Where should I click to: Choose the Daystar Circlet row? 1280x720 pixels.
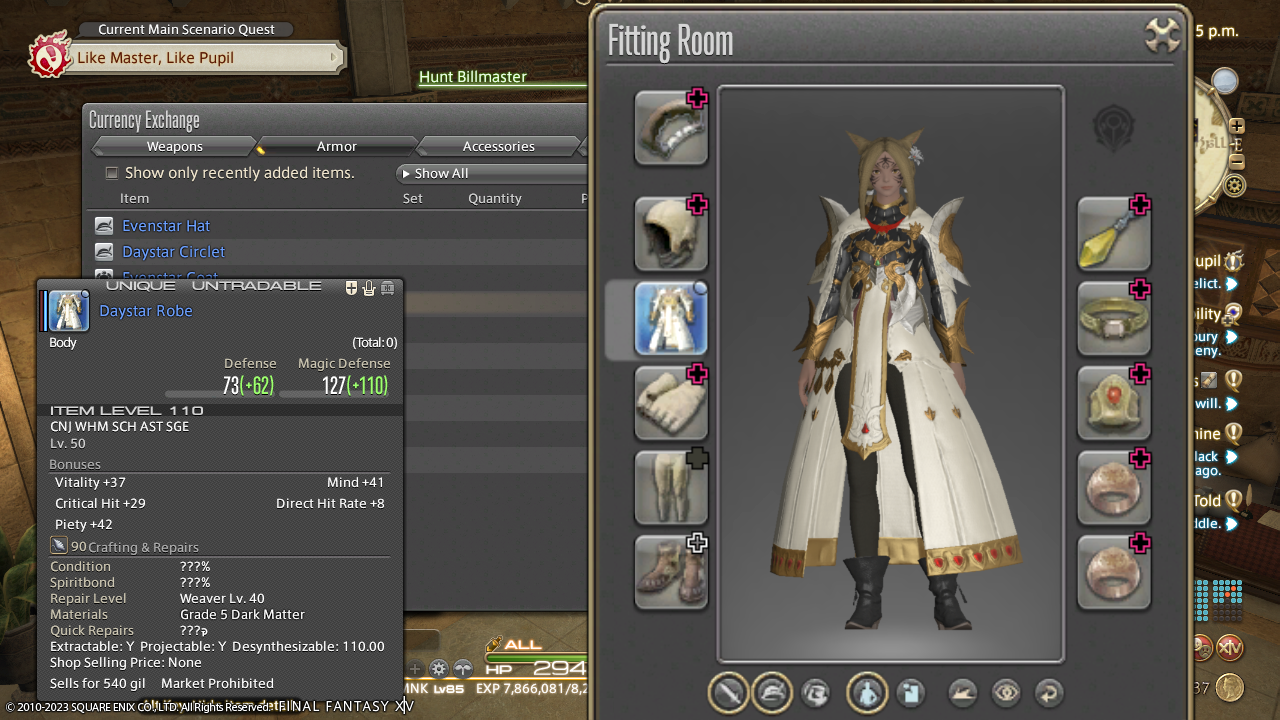pos(174,252)
